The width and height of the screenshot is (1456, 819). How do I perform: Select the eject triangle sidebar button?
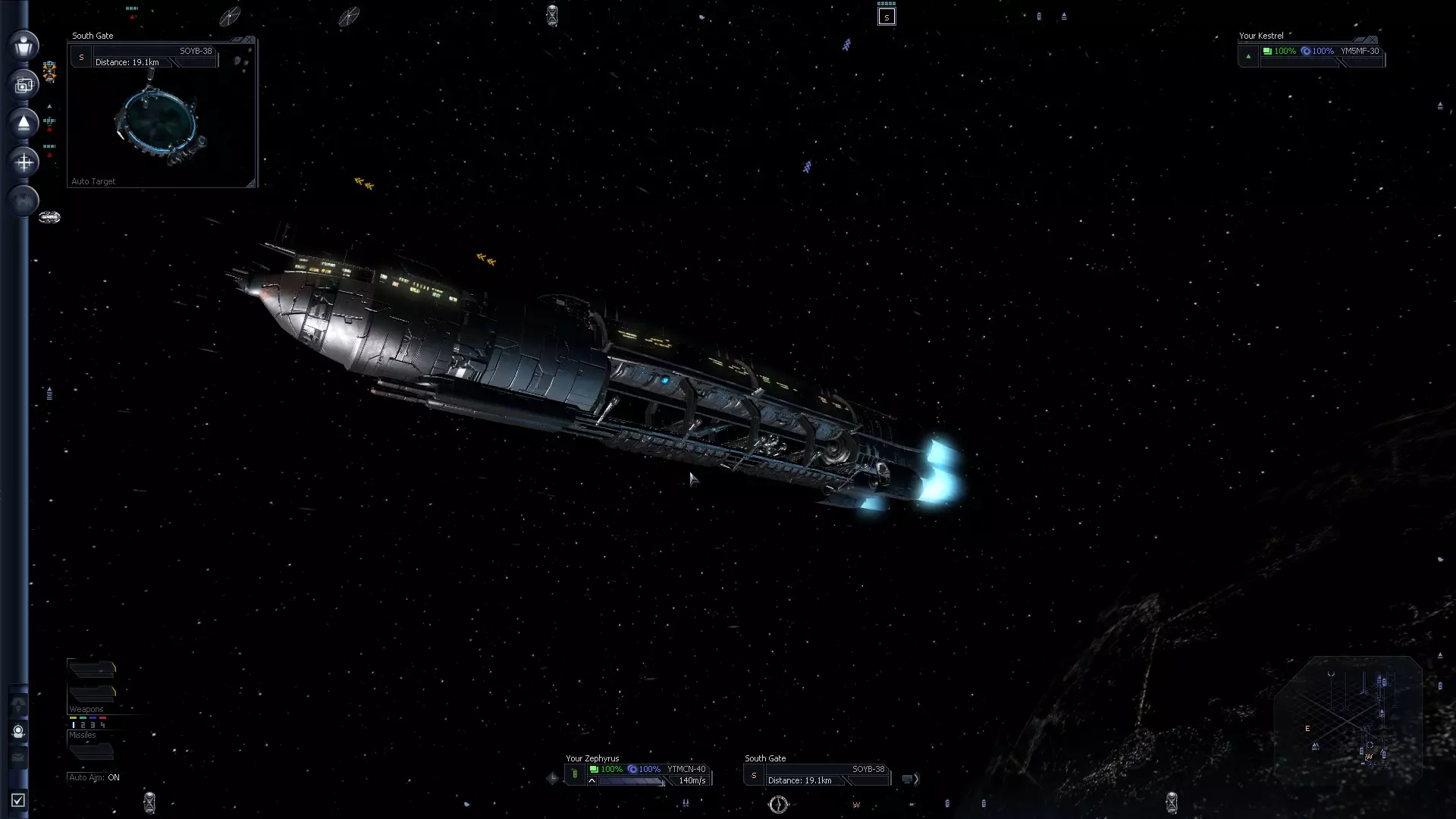24,123
